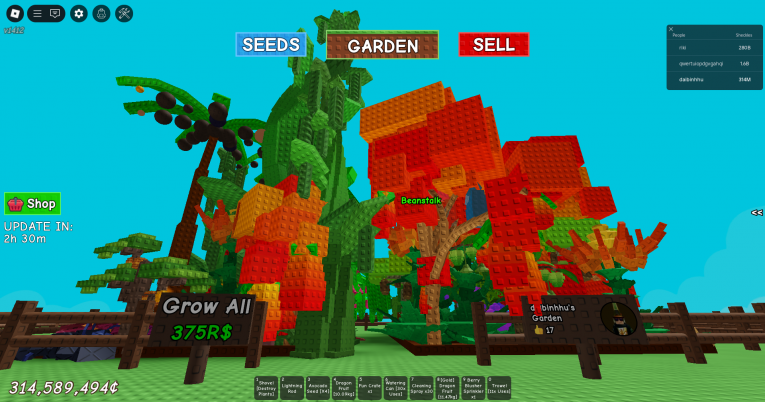Screen dimensions: 765x402
Task: Close the player leaderboard panel
Action: pos(671,29)
